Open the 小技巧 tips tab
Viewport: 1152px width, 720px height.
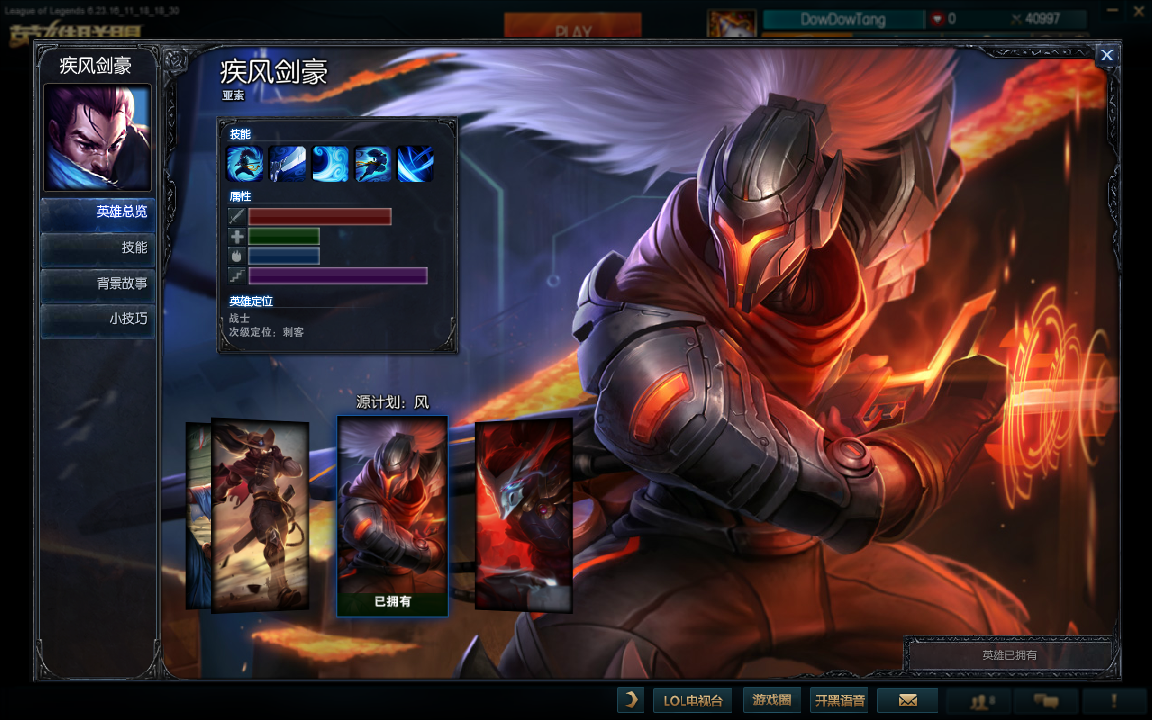tap(98, 320)
